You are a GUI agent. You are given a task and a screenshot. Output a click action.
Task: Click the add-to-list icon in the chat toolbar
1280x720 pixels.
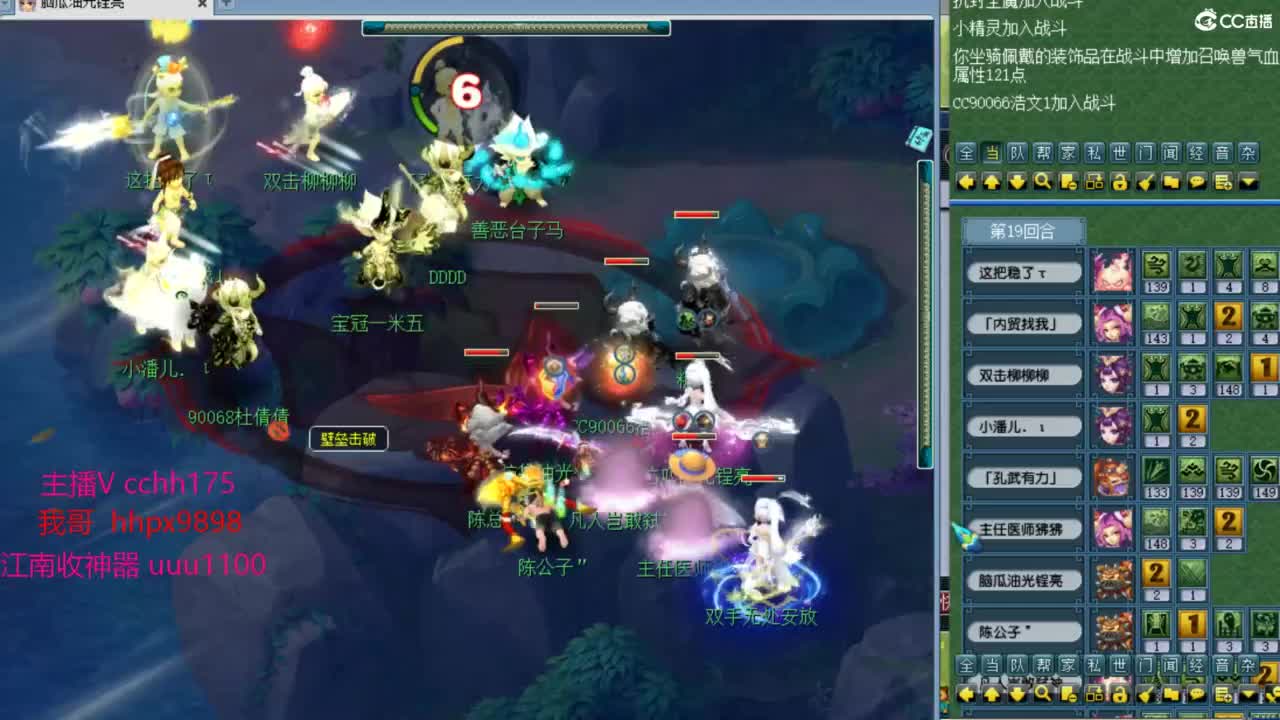coord(1224,183)
